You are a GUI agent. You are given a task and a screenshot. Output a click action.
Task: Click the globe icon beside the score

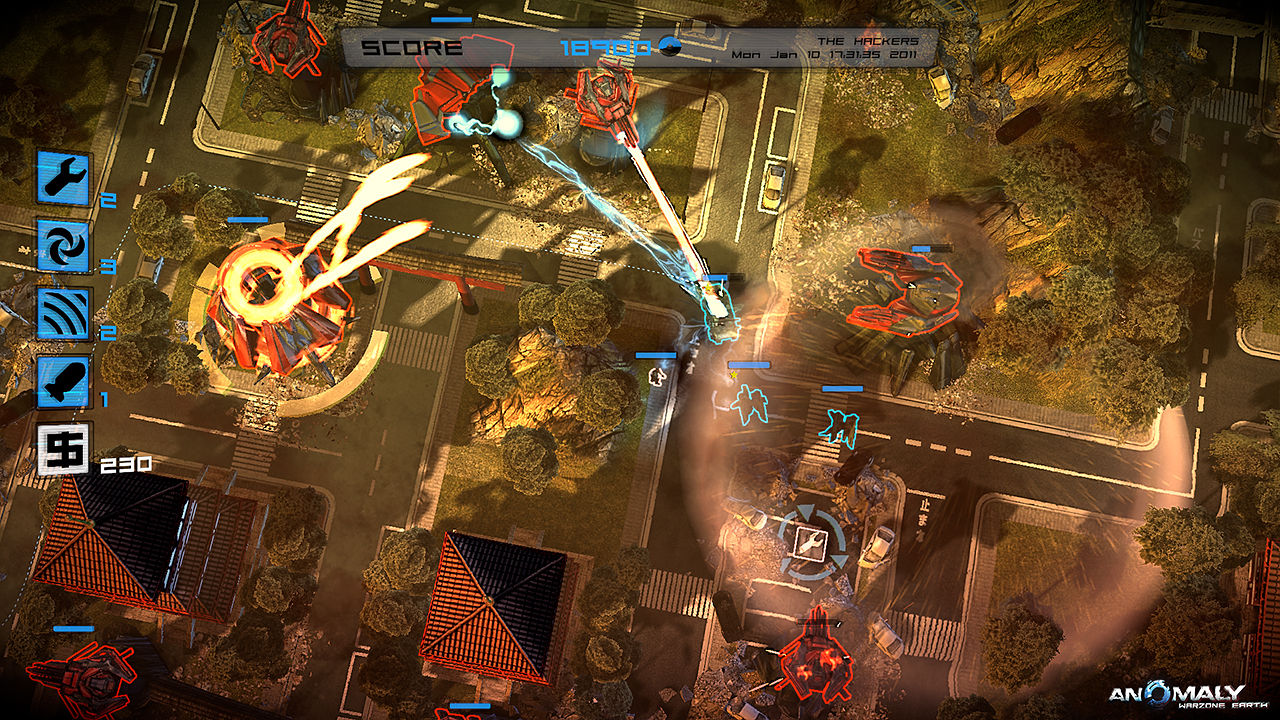click(672, 44)
